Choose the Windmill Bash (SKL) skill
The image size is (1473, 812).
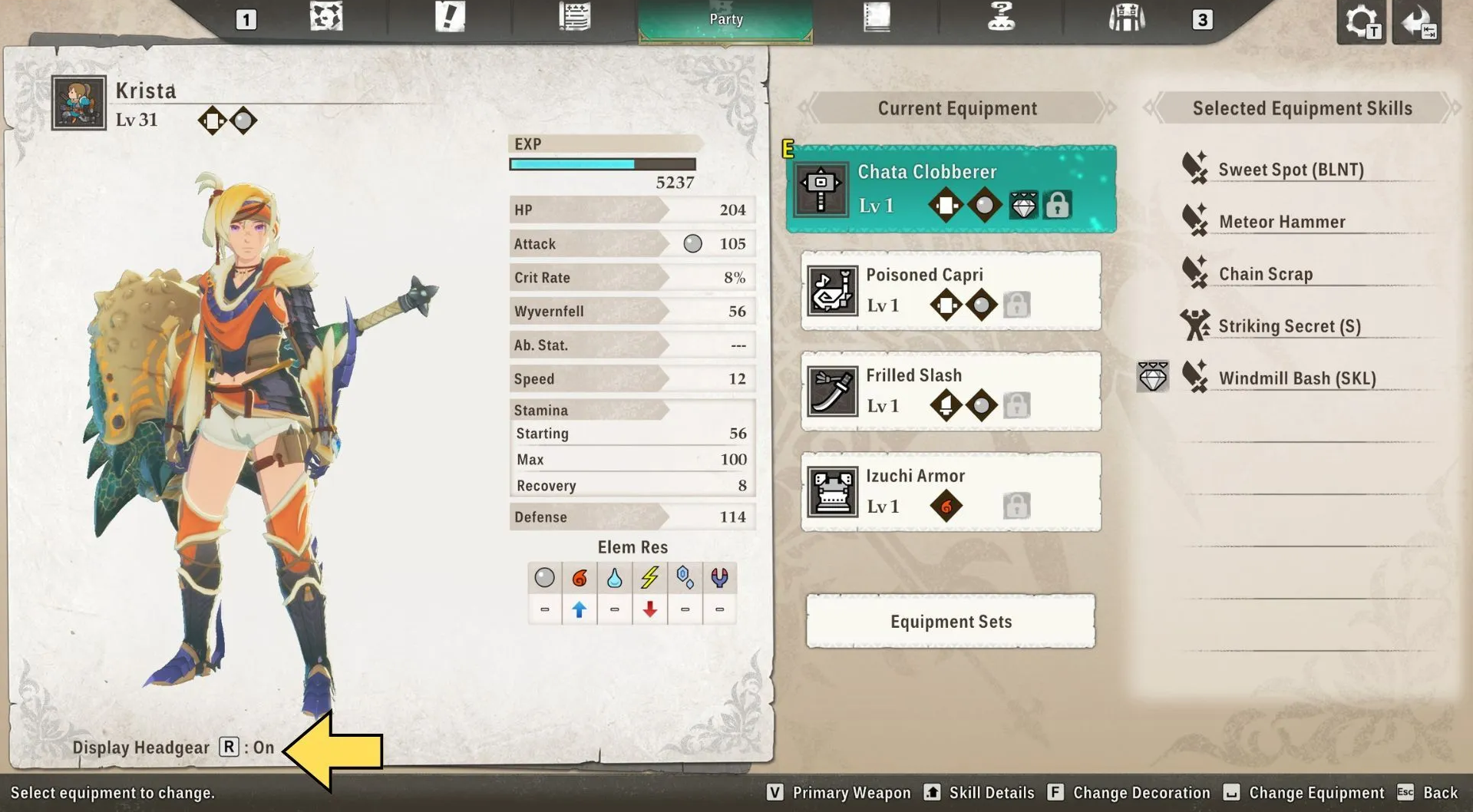pyautogui.click(x=1297, y=378)
